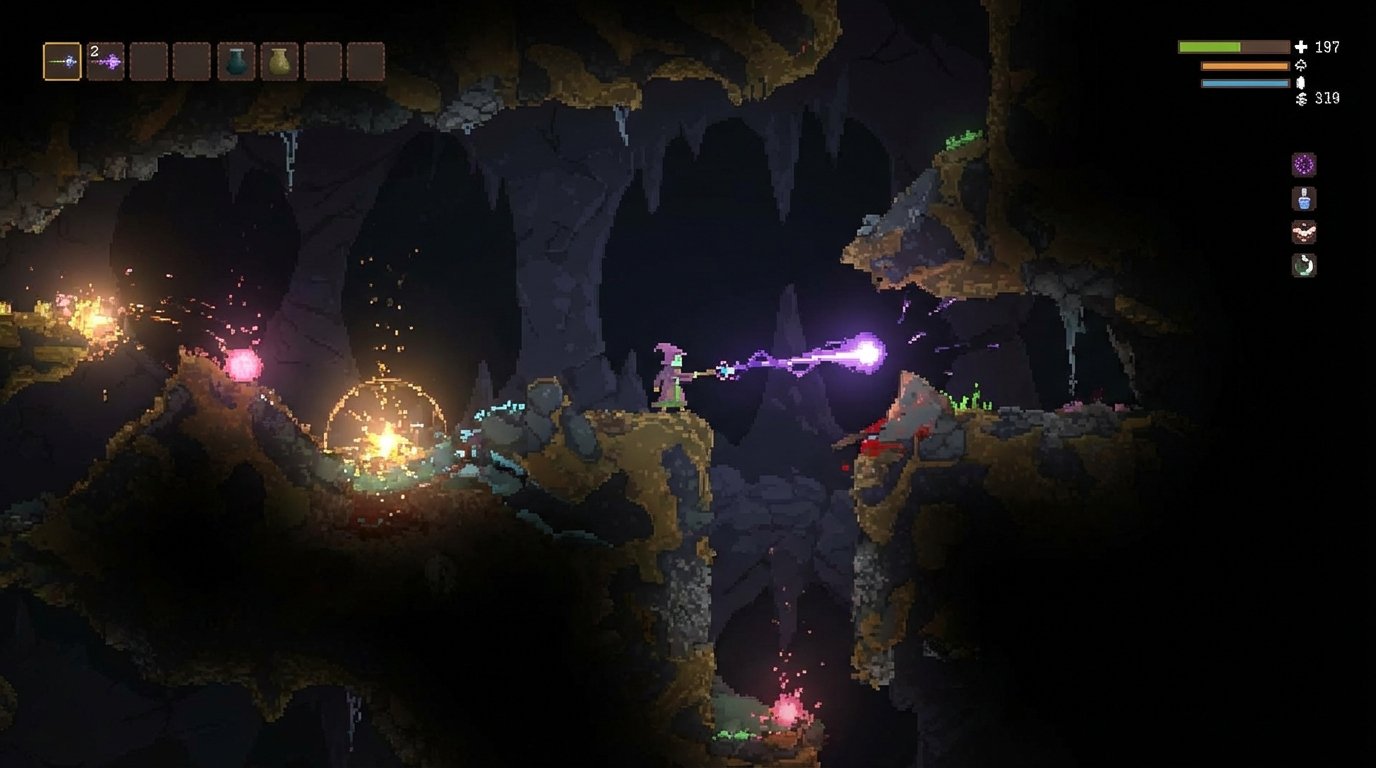This screenshot has height=768, width=1376.
Task: Select the equipped wand in the first inventory slot
Action: click(x=62, y=62)
